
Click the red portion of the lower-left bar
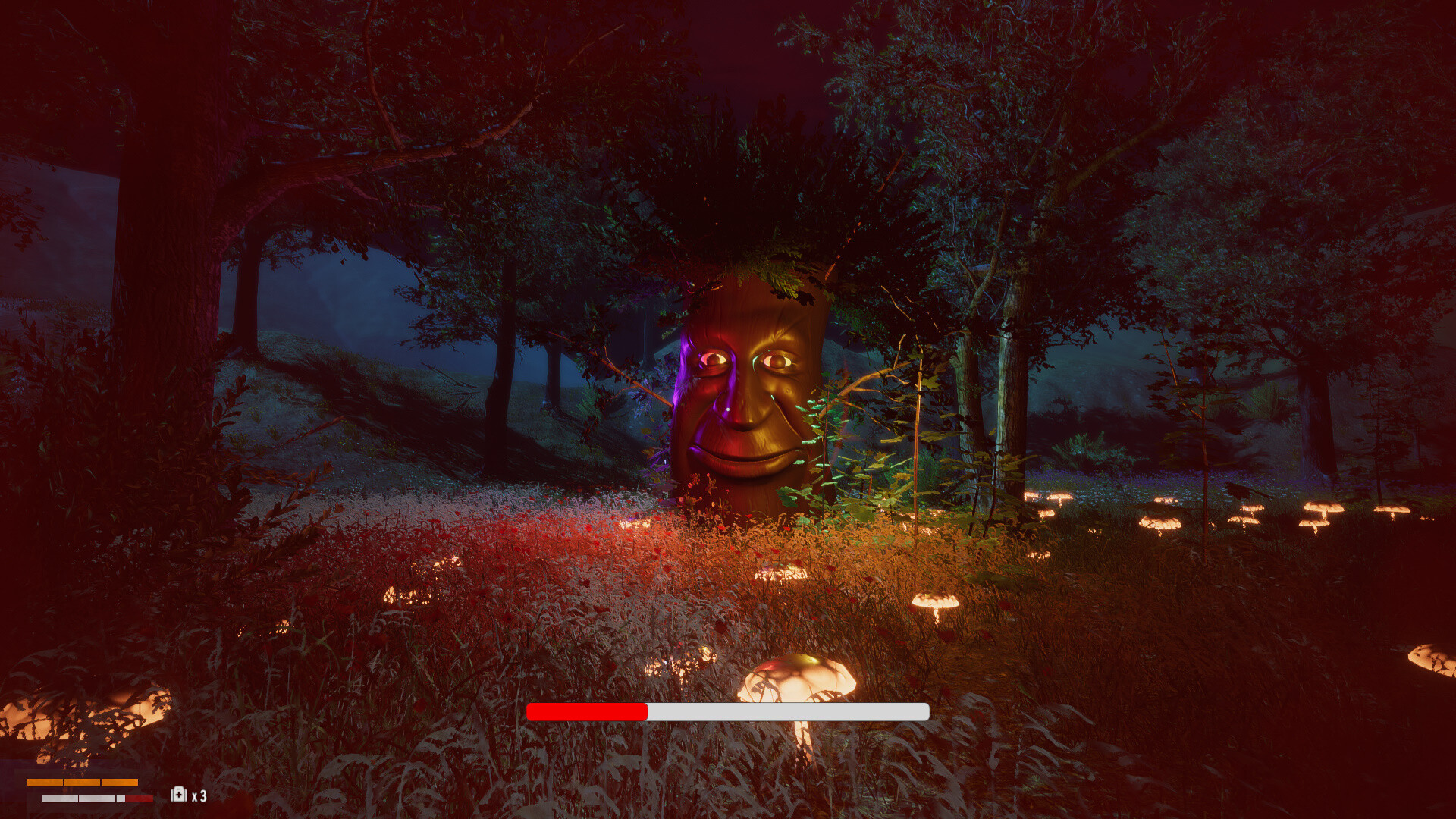pyautogui.click(x=138, y=797)
